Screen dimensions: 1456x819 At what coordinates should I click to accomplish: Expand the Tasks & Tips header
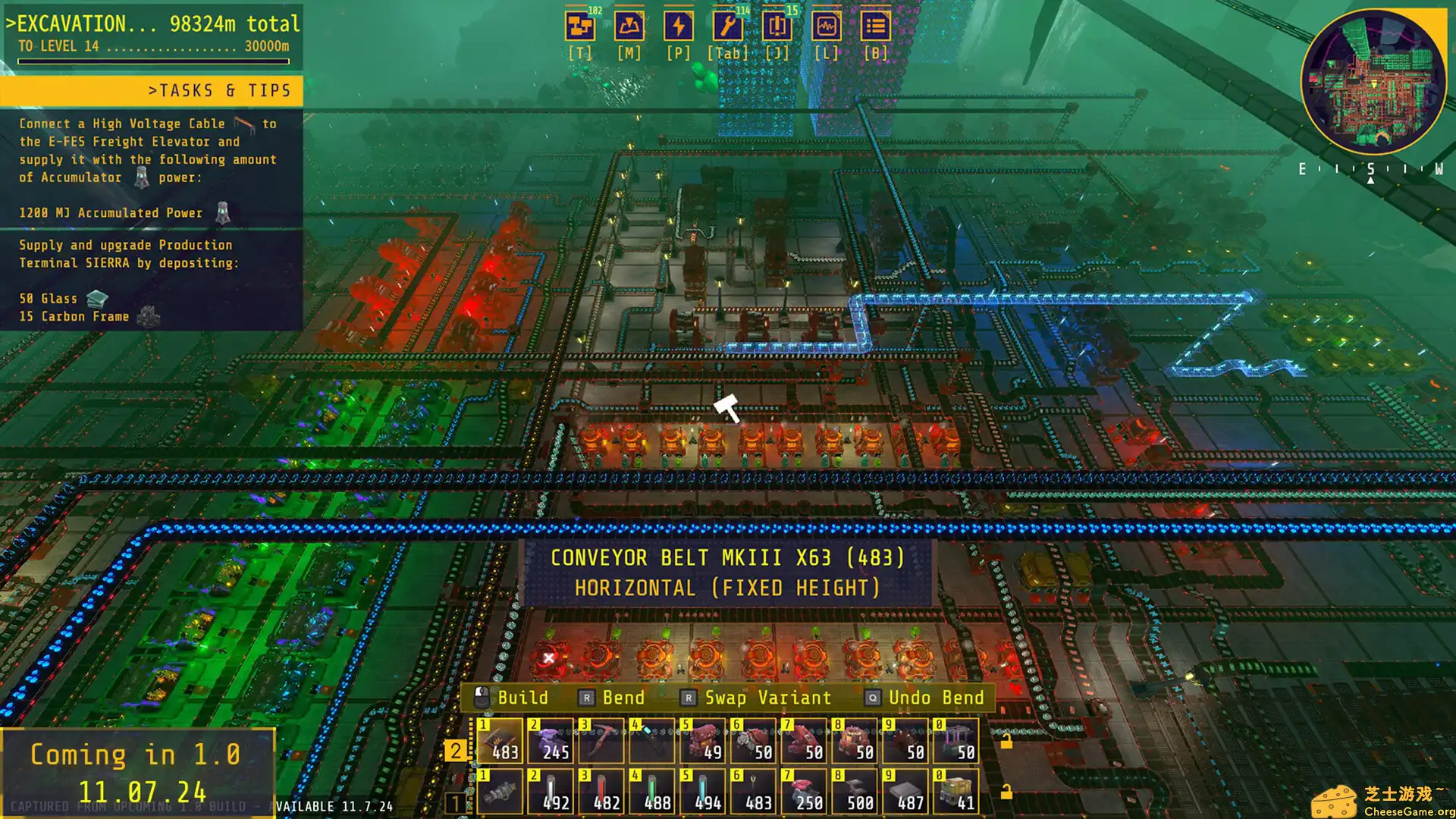tap(152, 91)
